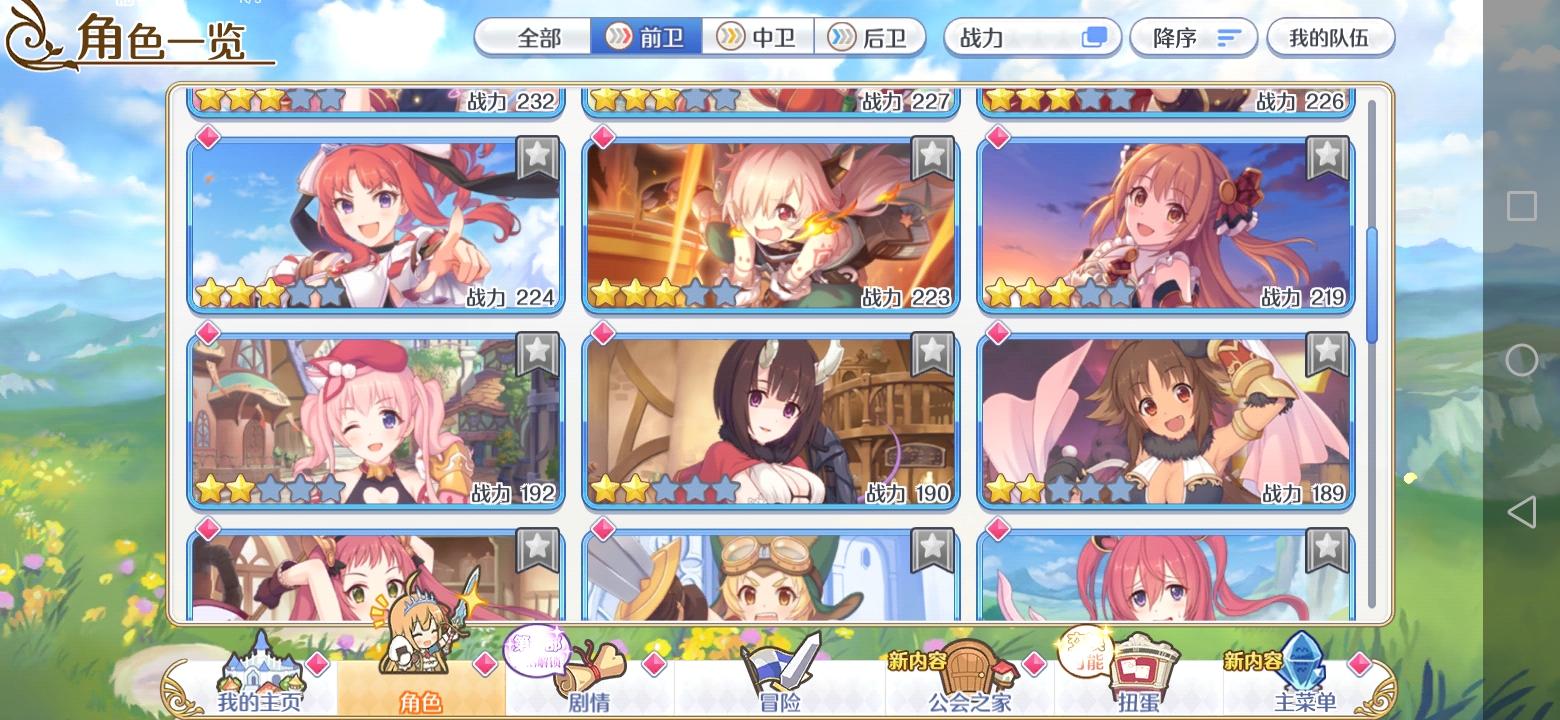Change sort order via the 降序 selector
The width and height of the screenshot is (1560, 720).
tap(1193, 36)
